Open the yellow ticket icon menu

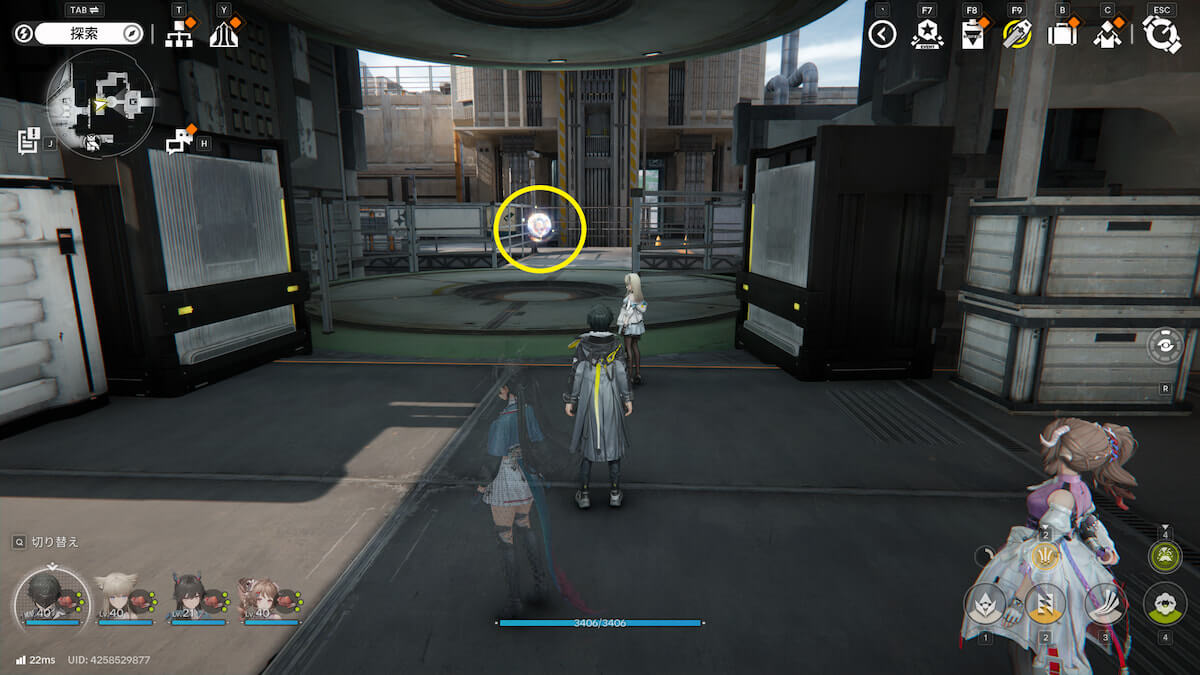click(x=1016, y=34)
